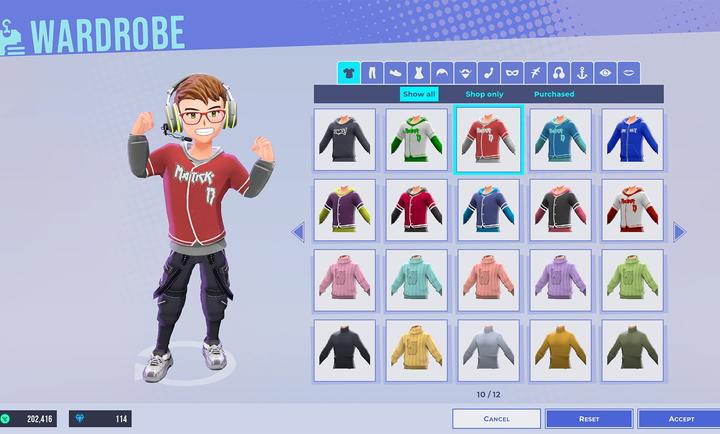Go to the next page of items
This screenshot has width=720, height=434.
(680, 232)
